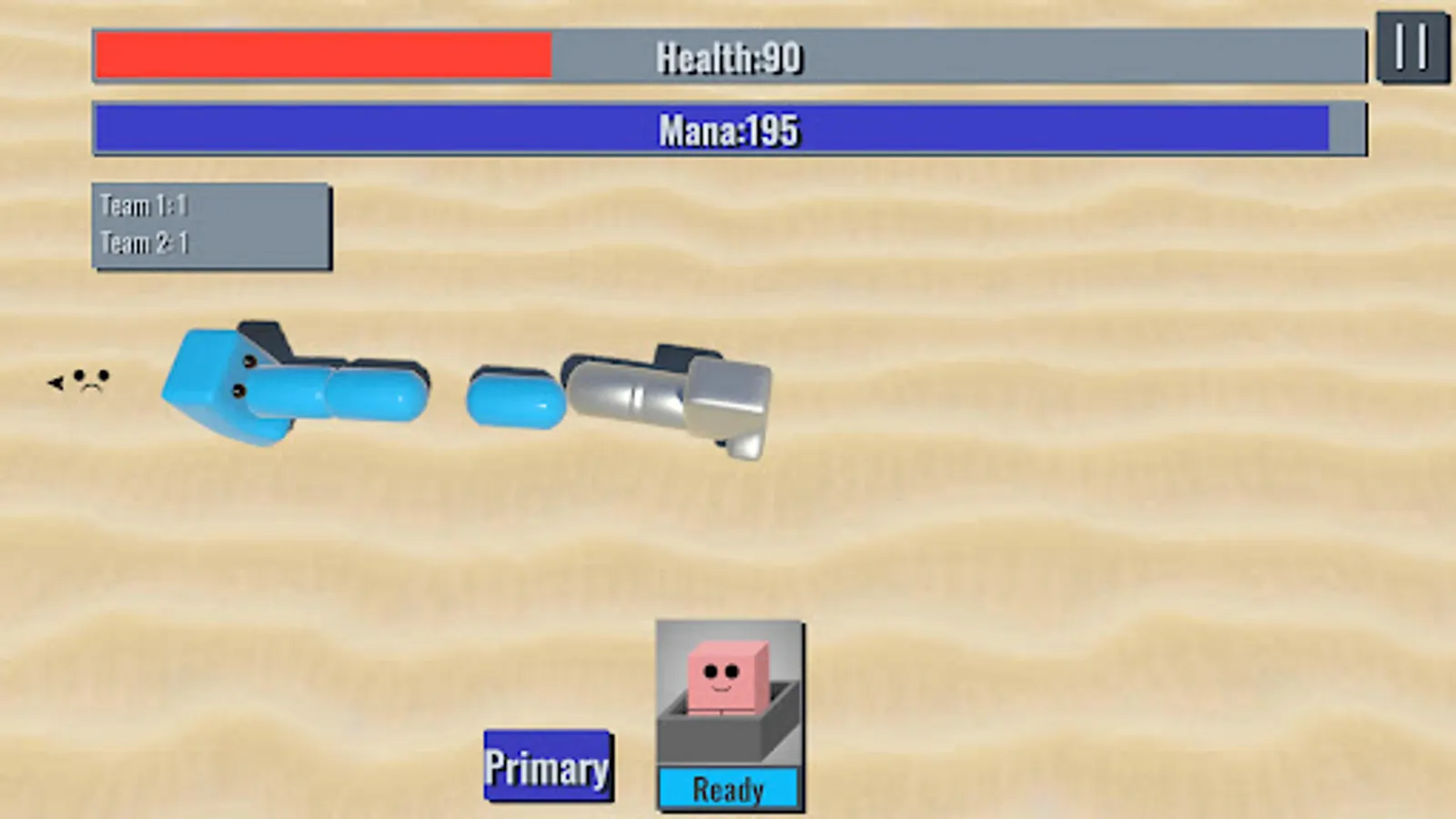
Task: Switch the Primary weapon slot
Action: 547,764
